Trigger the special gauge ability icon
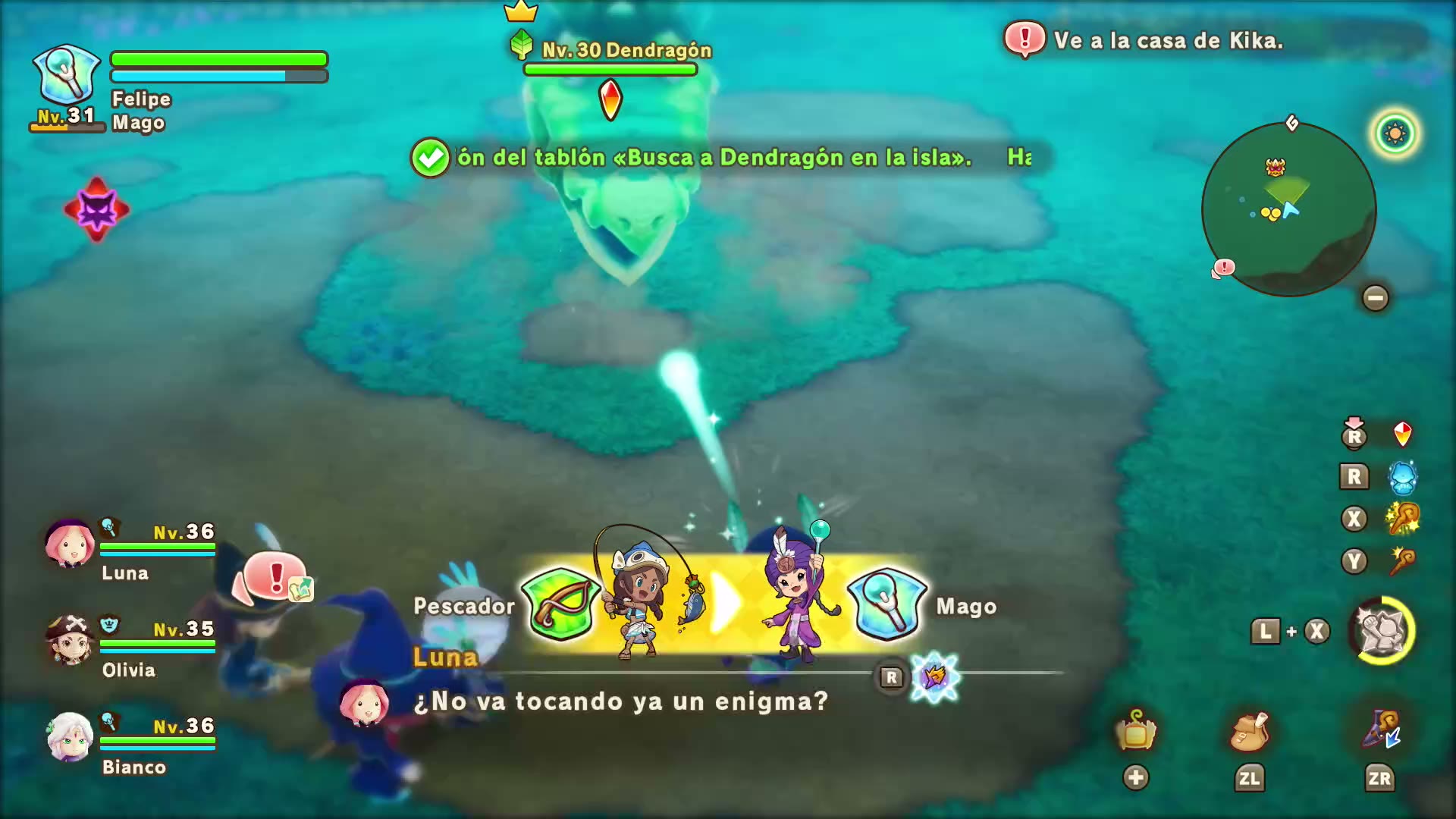1456x819 pixels. [x=1382, y=631]
